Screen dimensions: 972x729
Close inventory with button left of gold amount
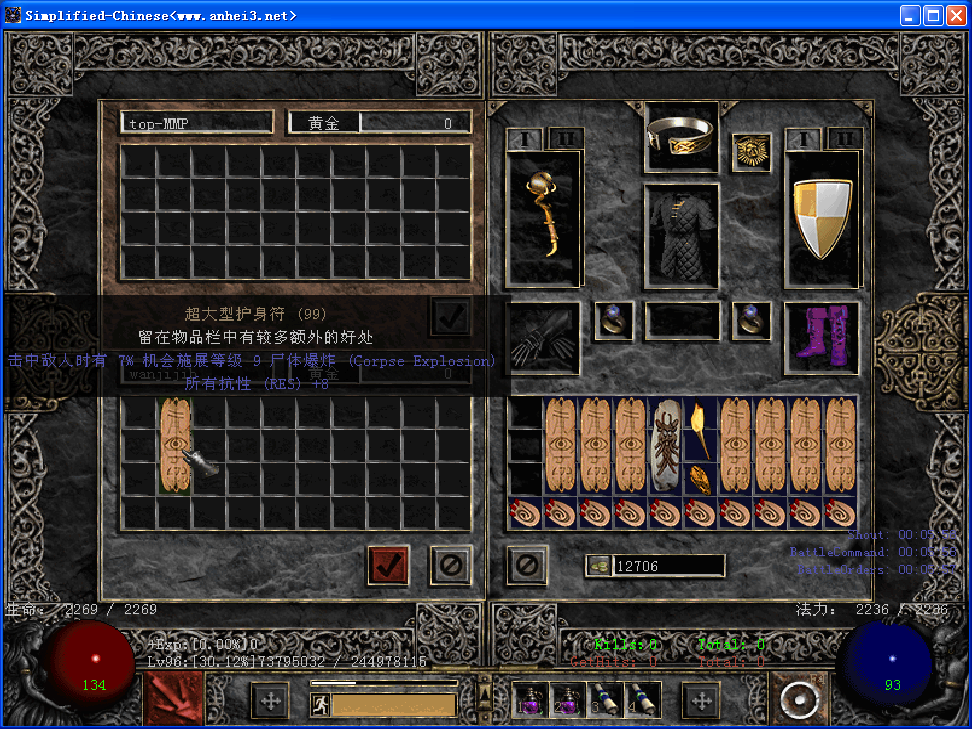pyautogui.click(x=527, y=565)
